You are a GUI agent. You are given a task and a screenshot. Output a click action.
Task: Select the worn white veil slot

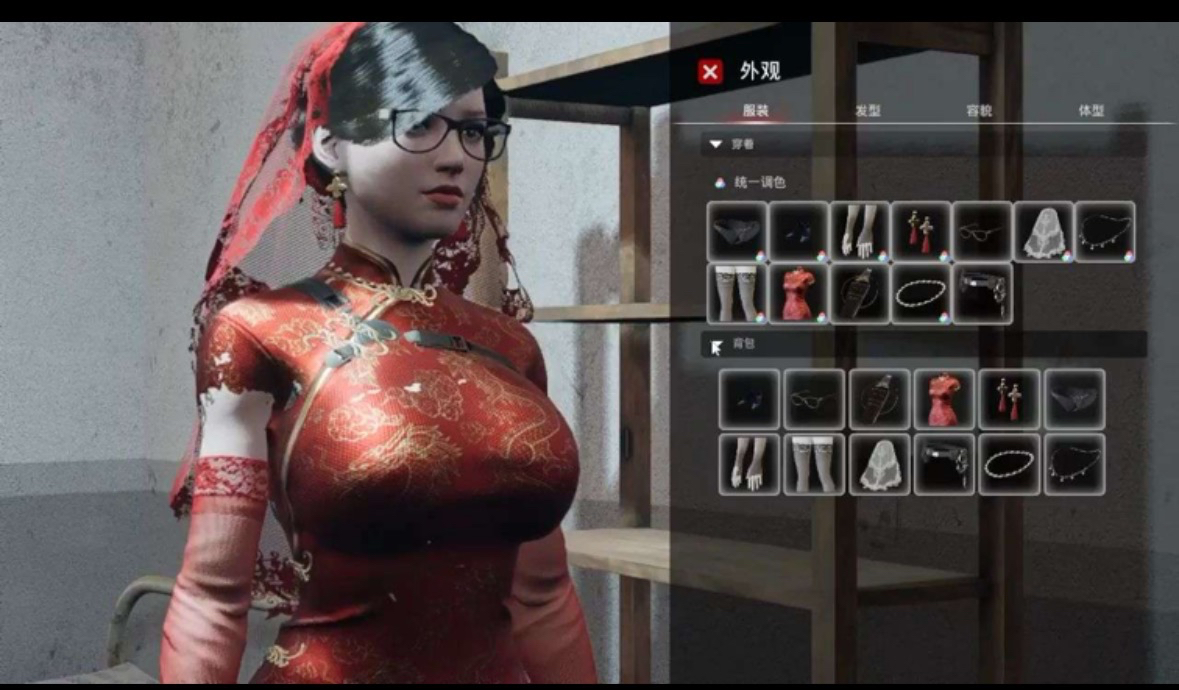coord(1043,231)
